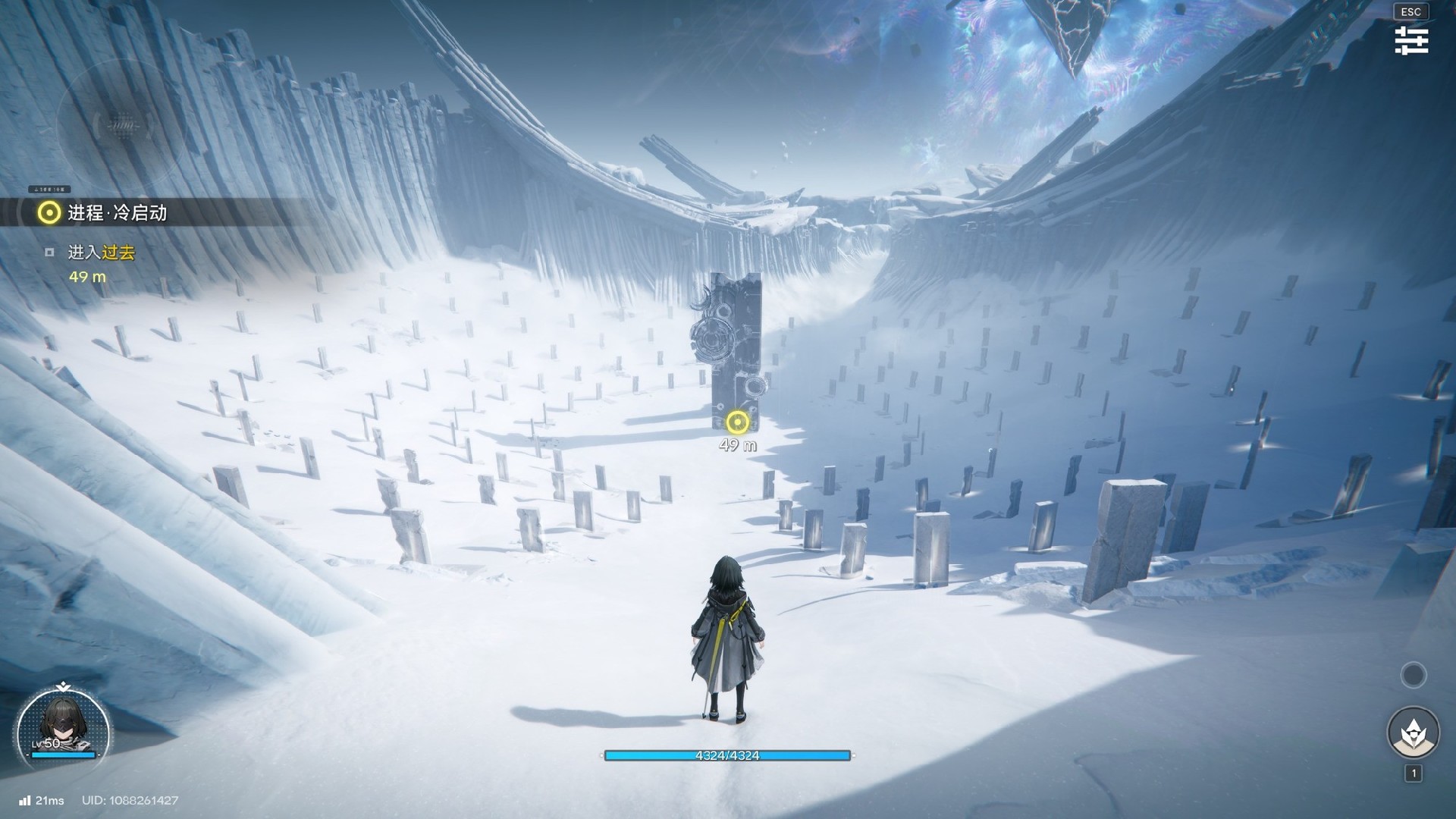Activate the fox-mask skill icon
Viewport: 1456px width, 819px height.
[1413, 733]
